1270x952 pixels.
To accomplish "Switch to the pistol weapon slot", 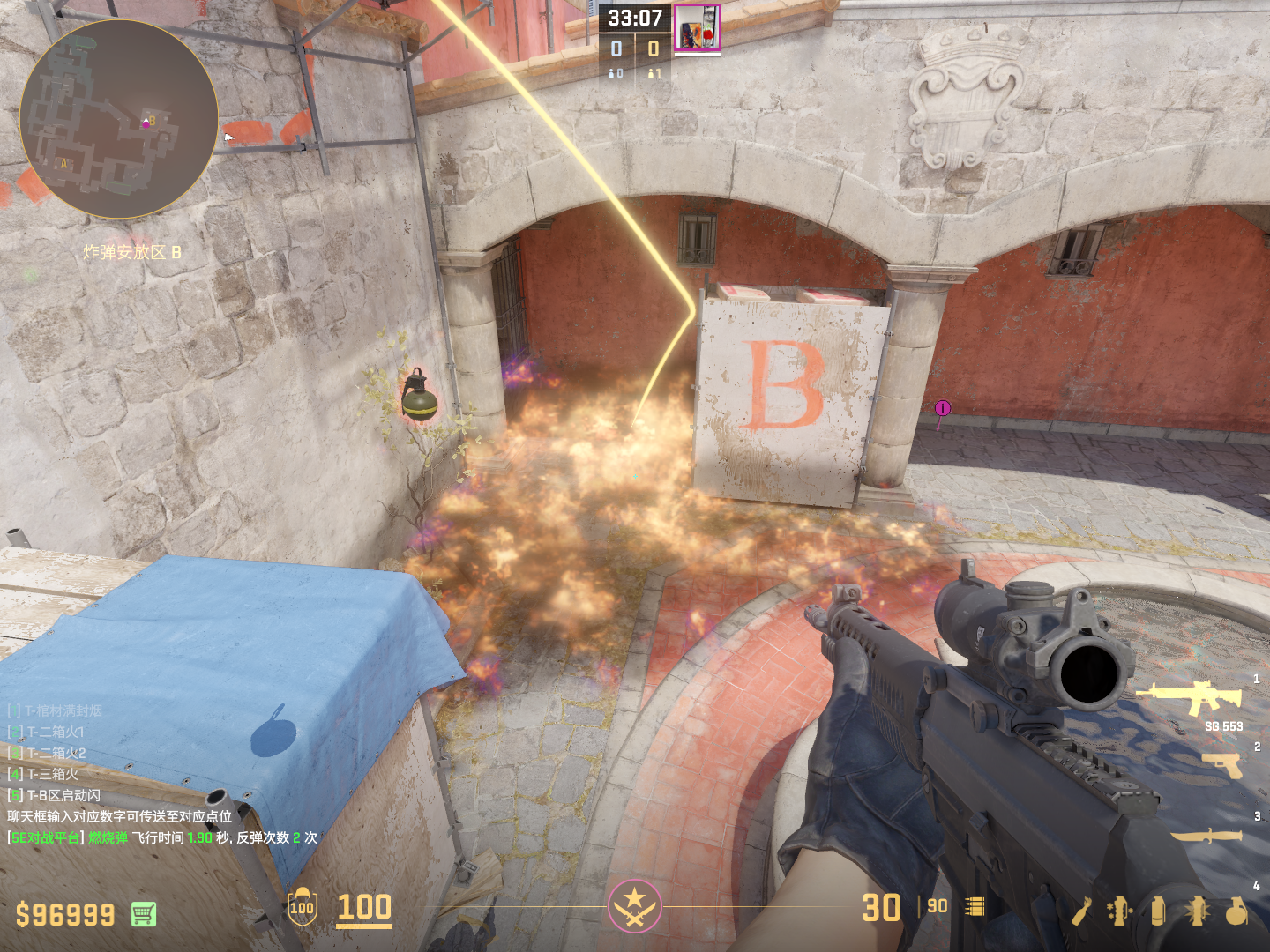I will [x=1223, y=764].
